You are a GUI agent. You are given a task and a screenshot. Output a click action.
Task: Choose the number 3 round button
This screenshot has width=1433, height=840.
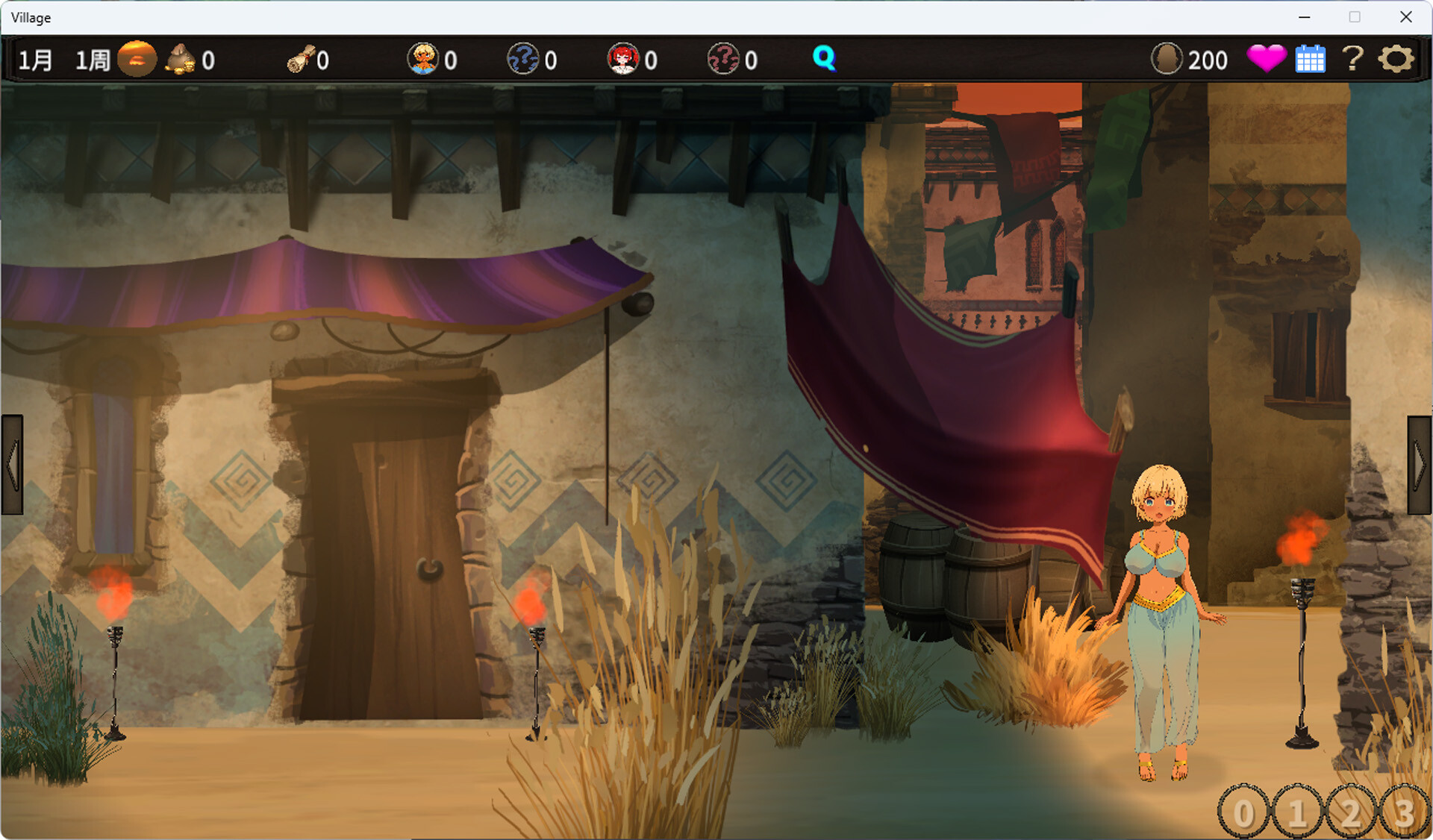pyautogui.click(x=1405, y=812)
